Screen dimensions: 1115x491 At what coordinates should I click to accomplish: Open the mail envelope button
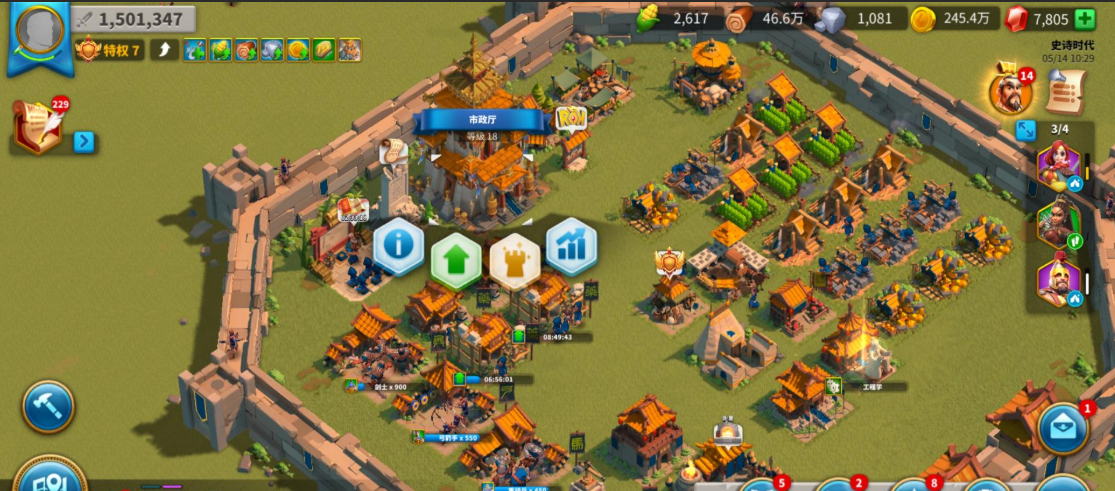tap(1063, 428)
